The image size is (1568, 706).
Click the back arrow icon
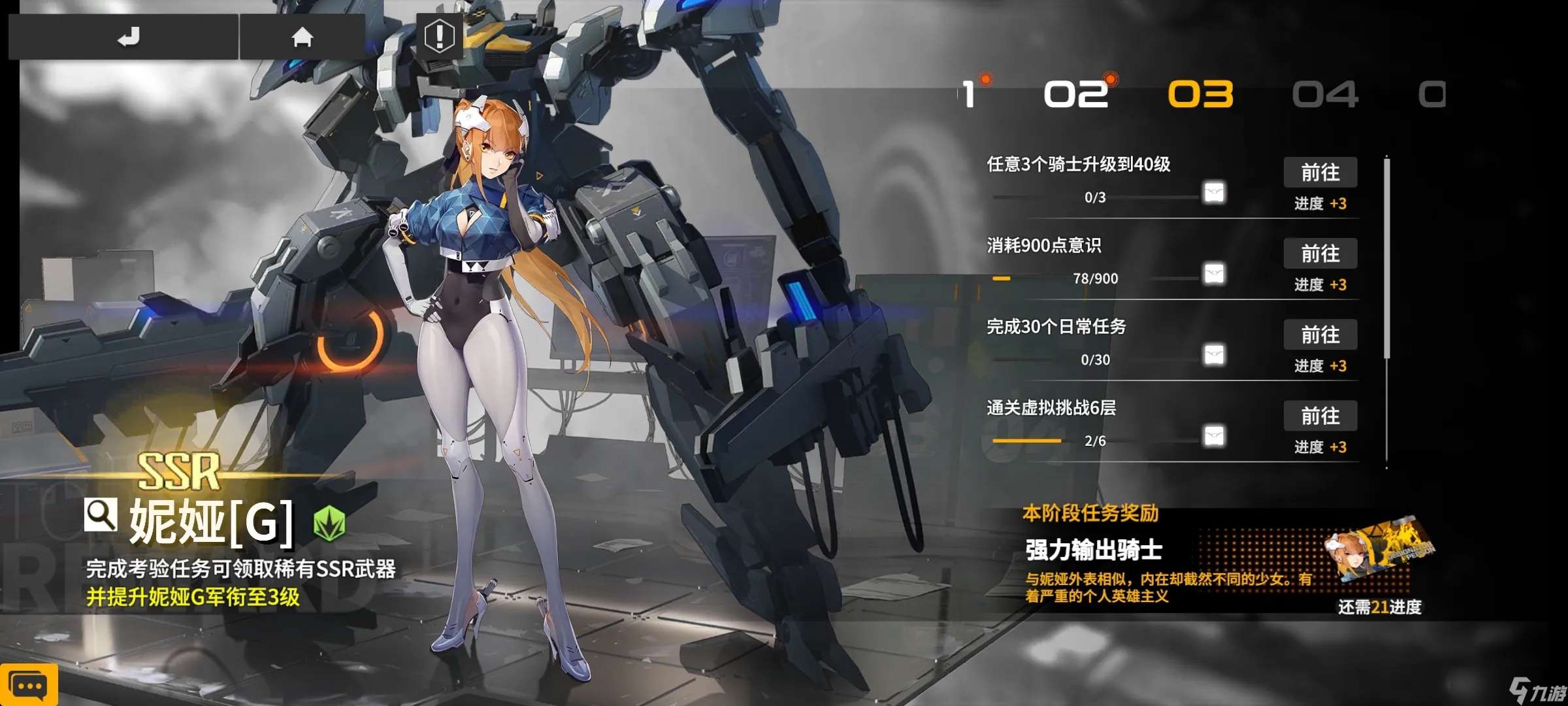coord(129,37)
